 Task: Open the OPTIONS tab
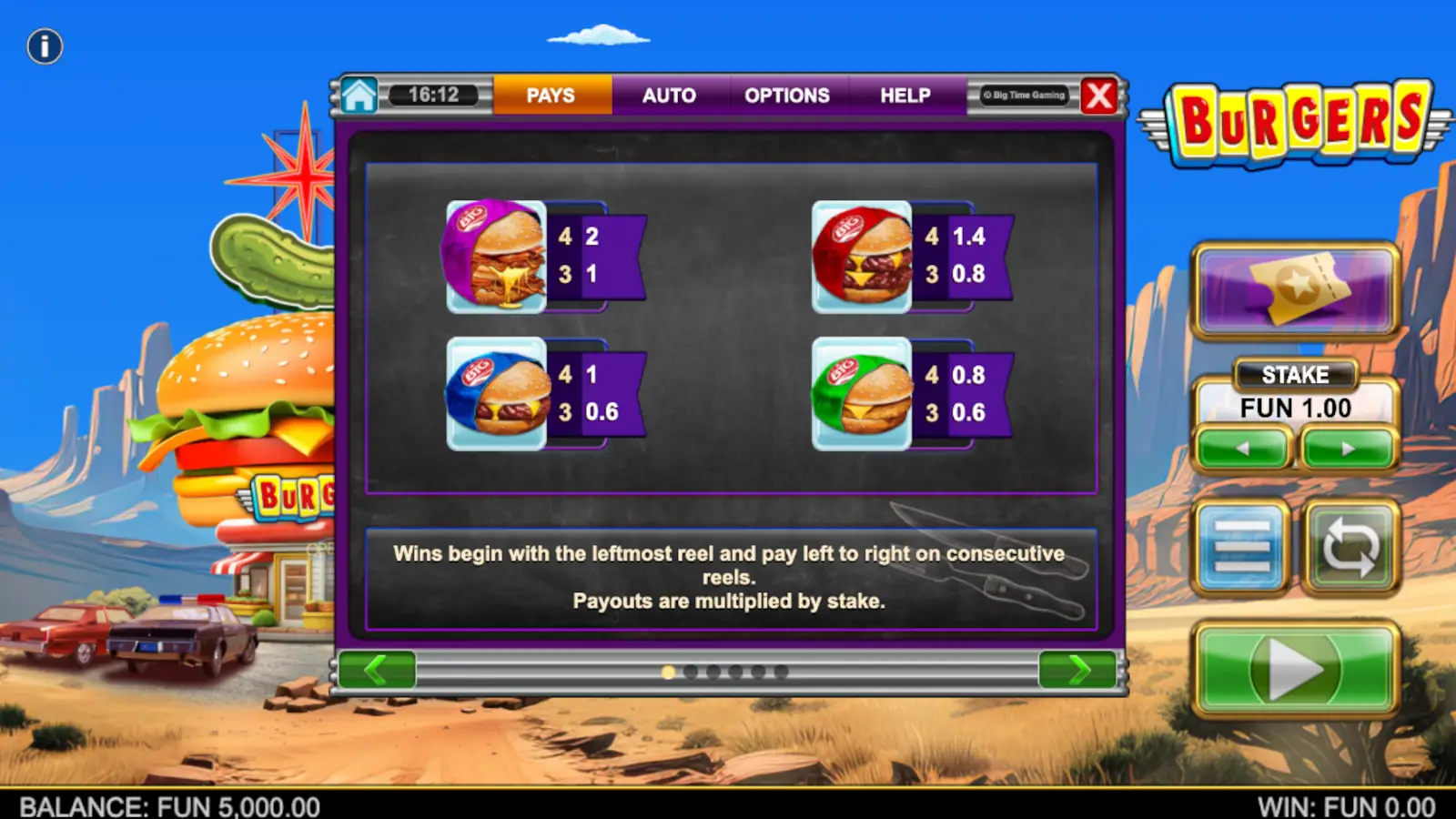click(x=788, y=96)
